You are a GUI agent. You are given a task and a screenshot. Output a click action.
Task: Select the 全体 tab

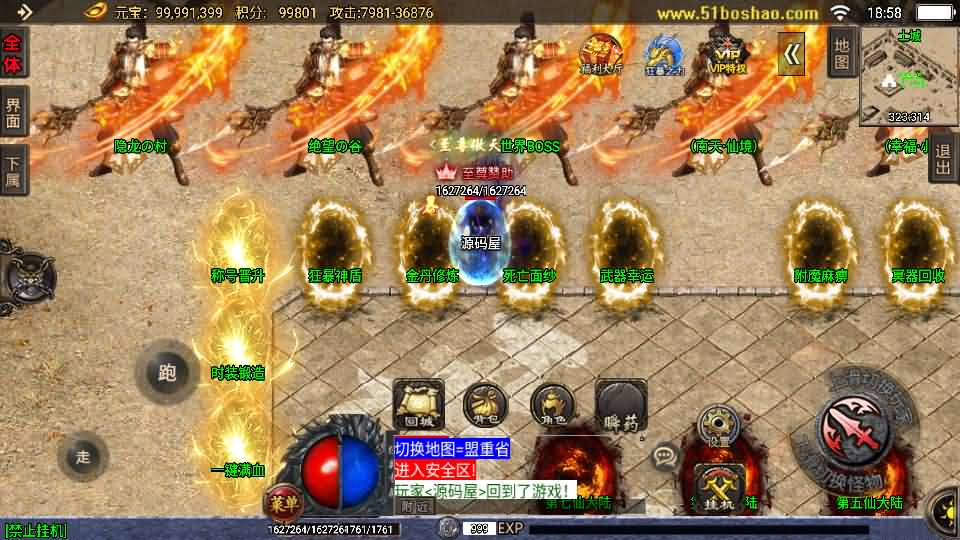click(x=14, y=53)
